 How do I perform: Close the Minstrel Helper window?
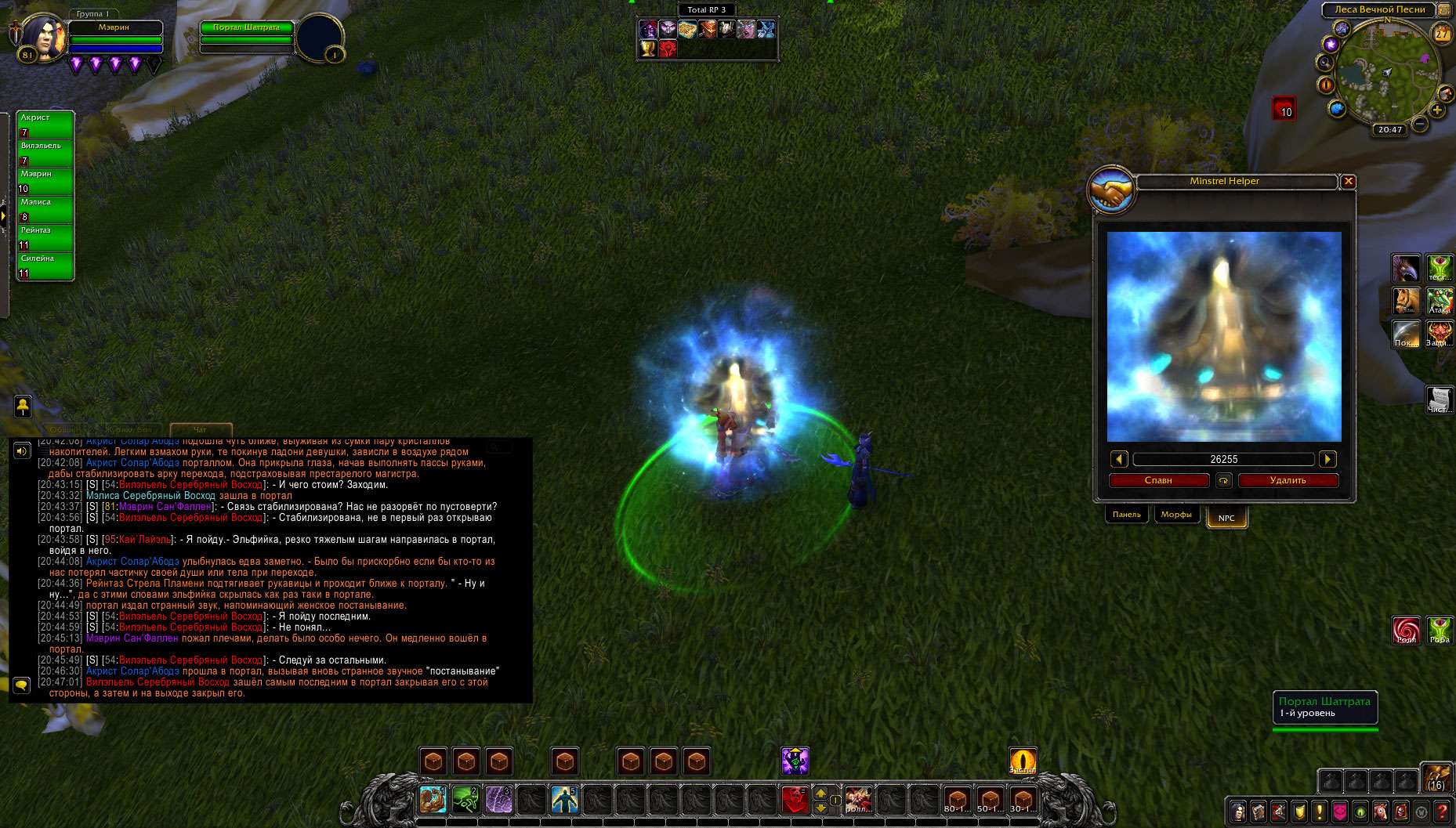coord(1348,182)
